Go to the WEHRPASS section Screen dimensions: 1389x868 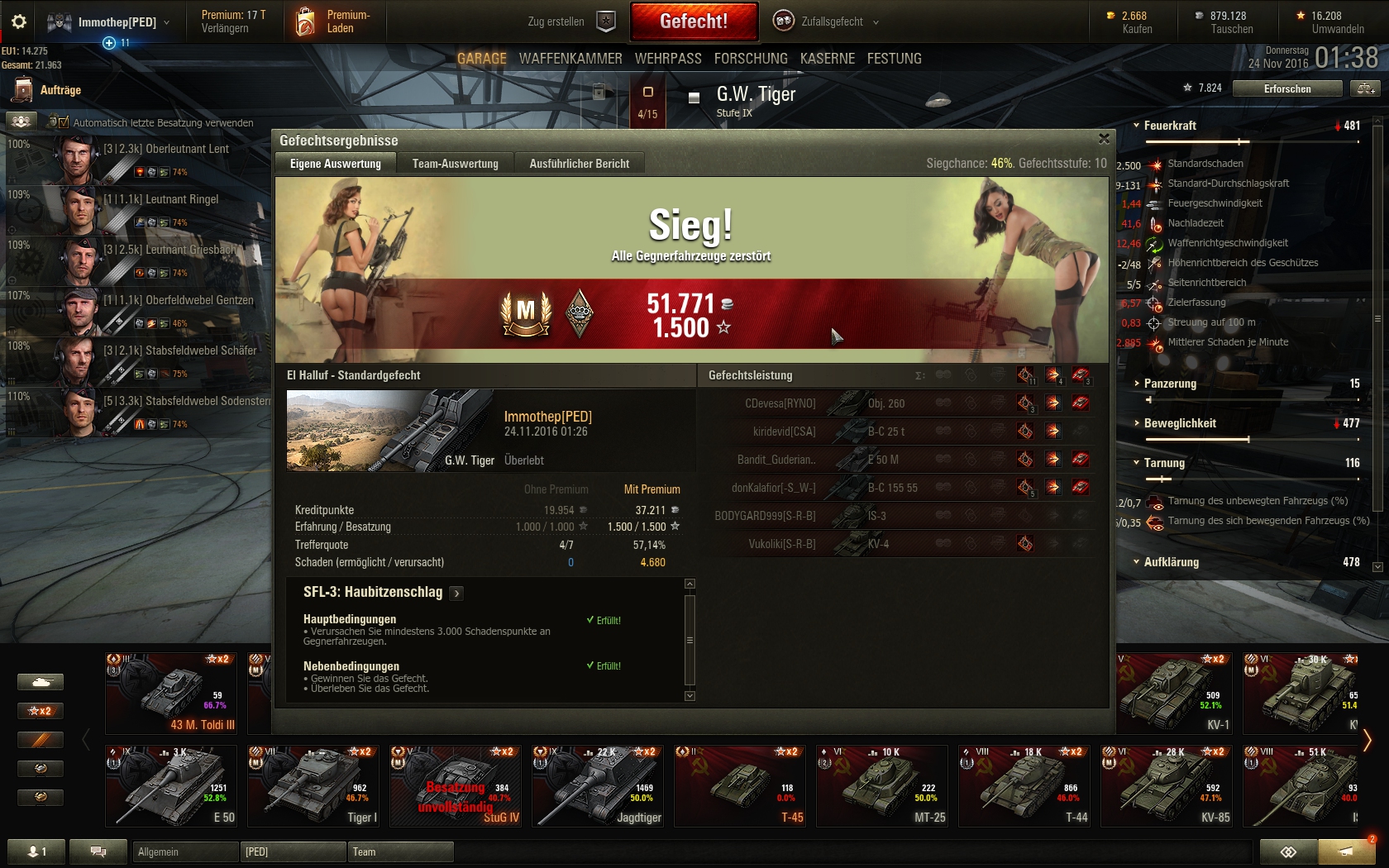click(x=668, y=59)
